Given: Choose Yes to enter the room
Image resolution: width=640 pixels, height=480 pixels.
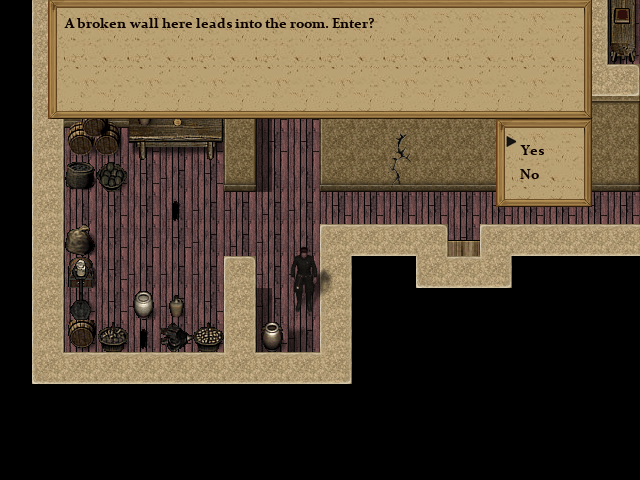Looking at the screenshot, I should (532, 150).
